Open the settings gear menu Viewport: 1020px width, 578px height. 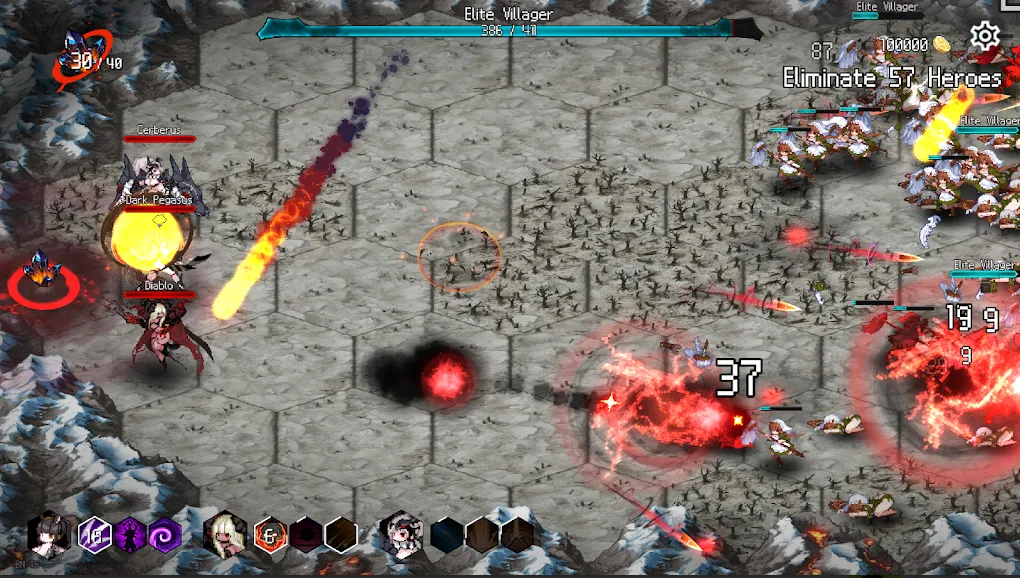tap(985, 37)
